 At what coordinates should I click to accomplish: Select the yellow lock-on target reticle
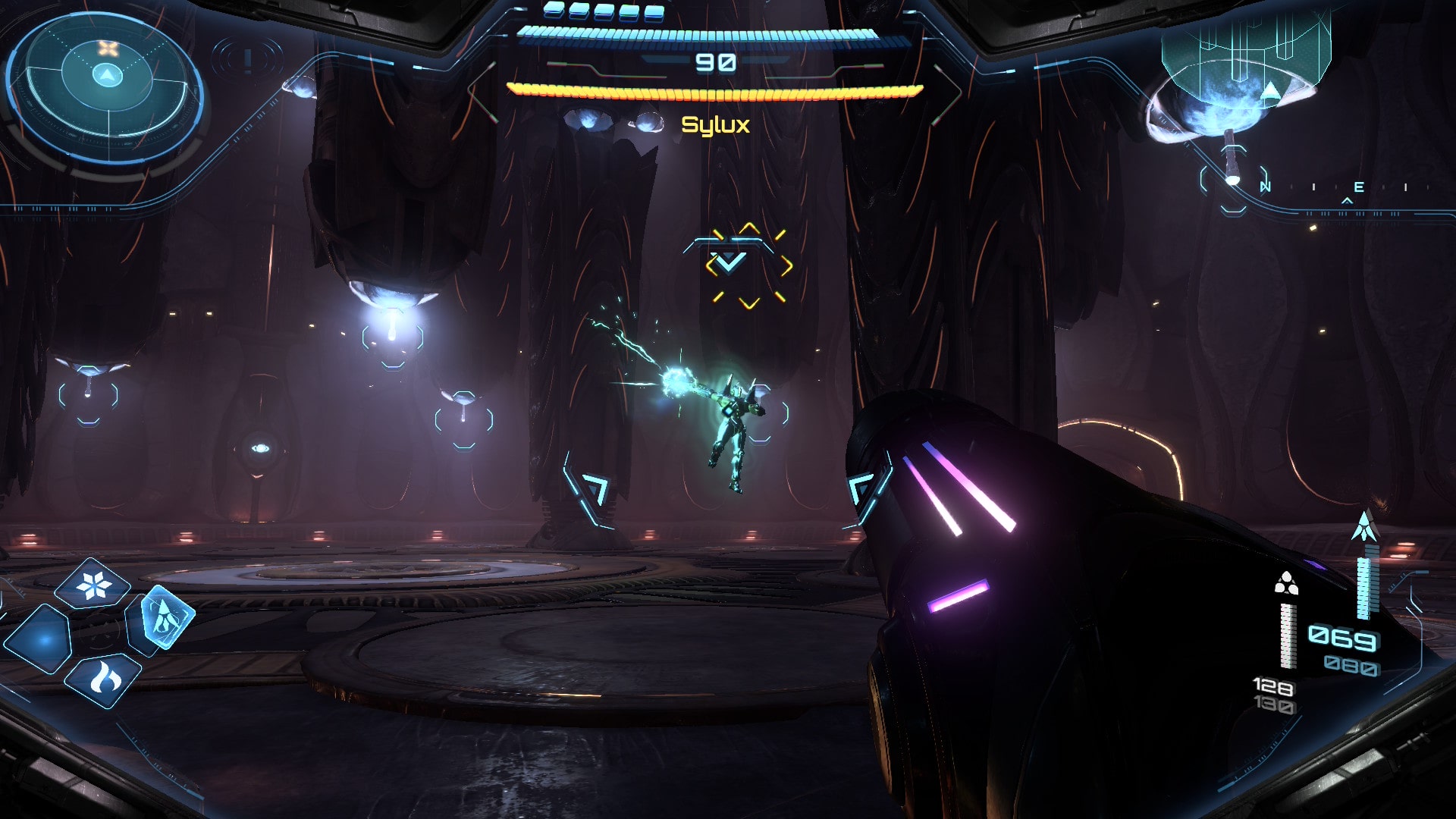[748, 265]
